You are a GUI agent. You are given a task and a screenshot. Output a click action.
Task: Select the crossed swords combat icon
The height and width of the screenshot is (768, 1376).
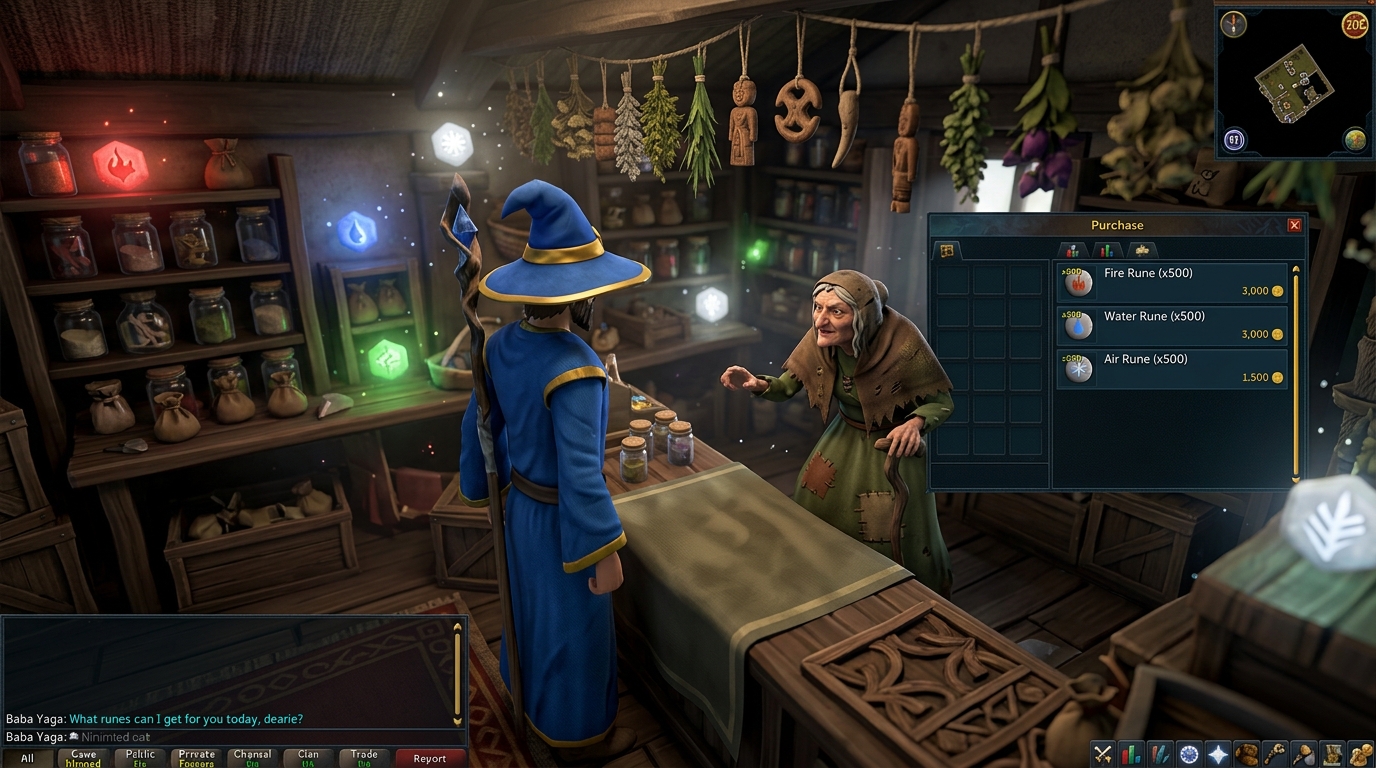tap(1101, 752)
